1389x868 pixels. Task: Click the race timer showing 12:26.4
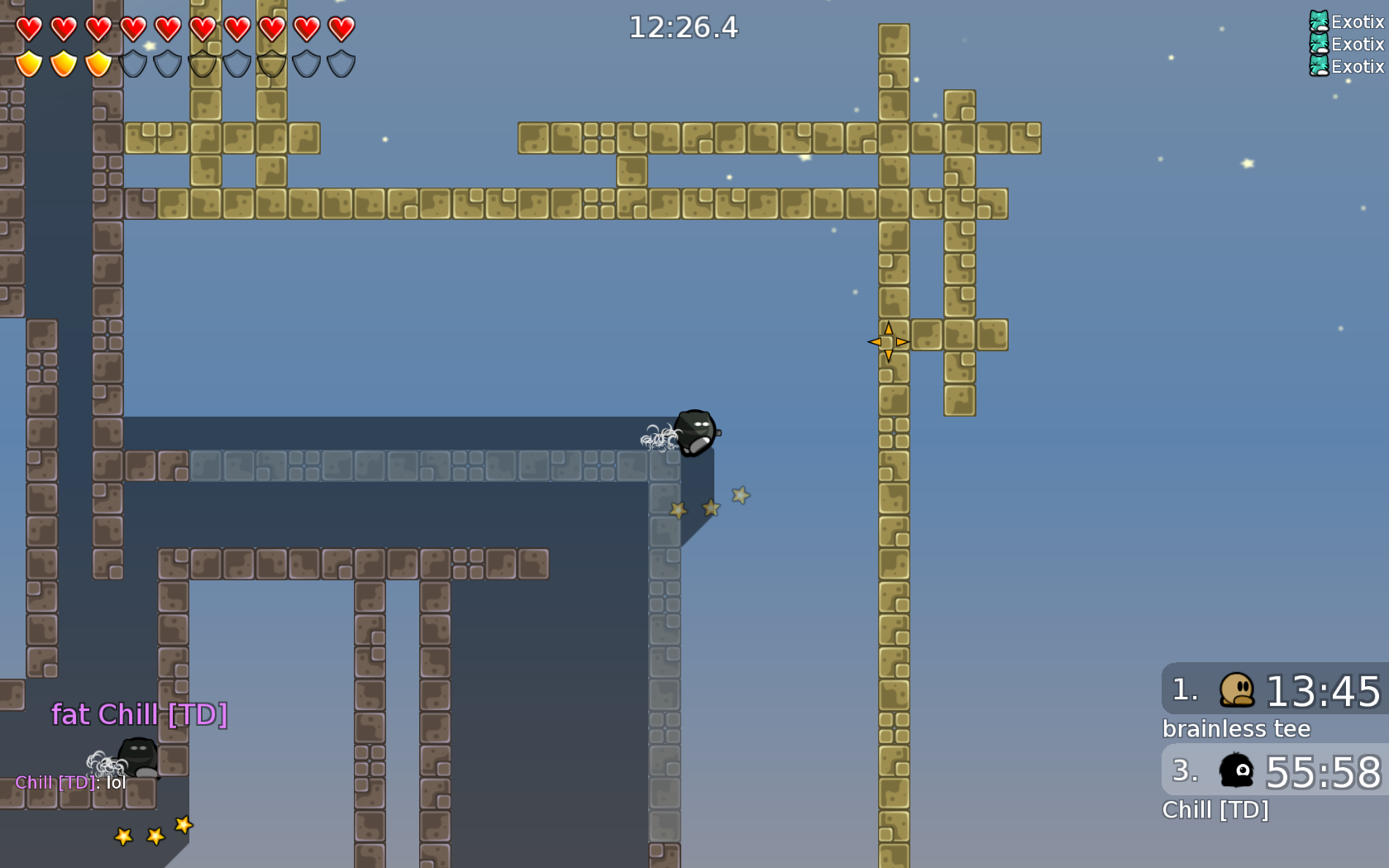coord(683,27)
